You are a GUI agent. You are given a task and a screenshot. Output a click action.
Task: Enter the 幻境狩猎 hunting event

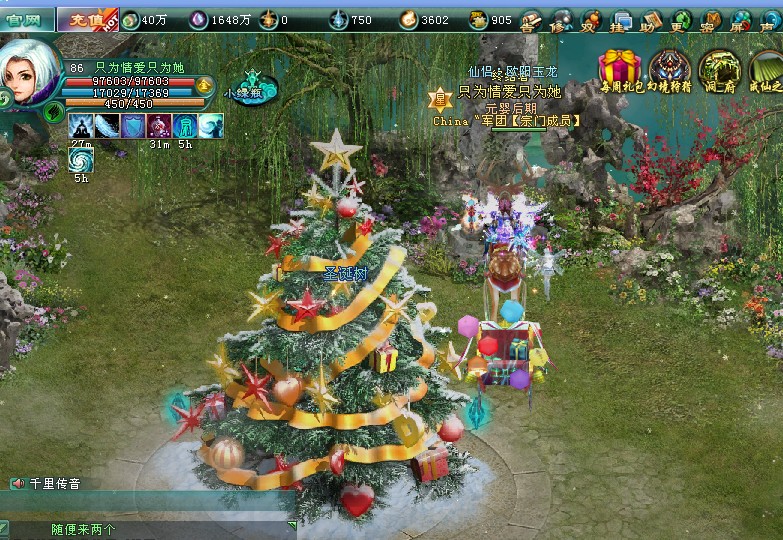(670, 68)
